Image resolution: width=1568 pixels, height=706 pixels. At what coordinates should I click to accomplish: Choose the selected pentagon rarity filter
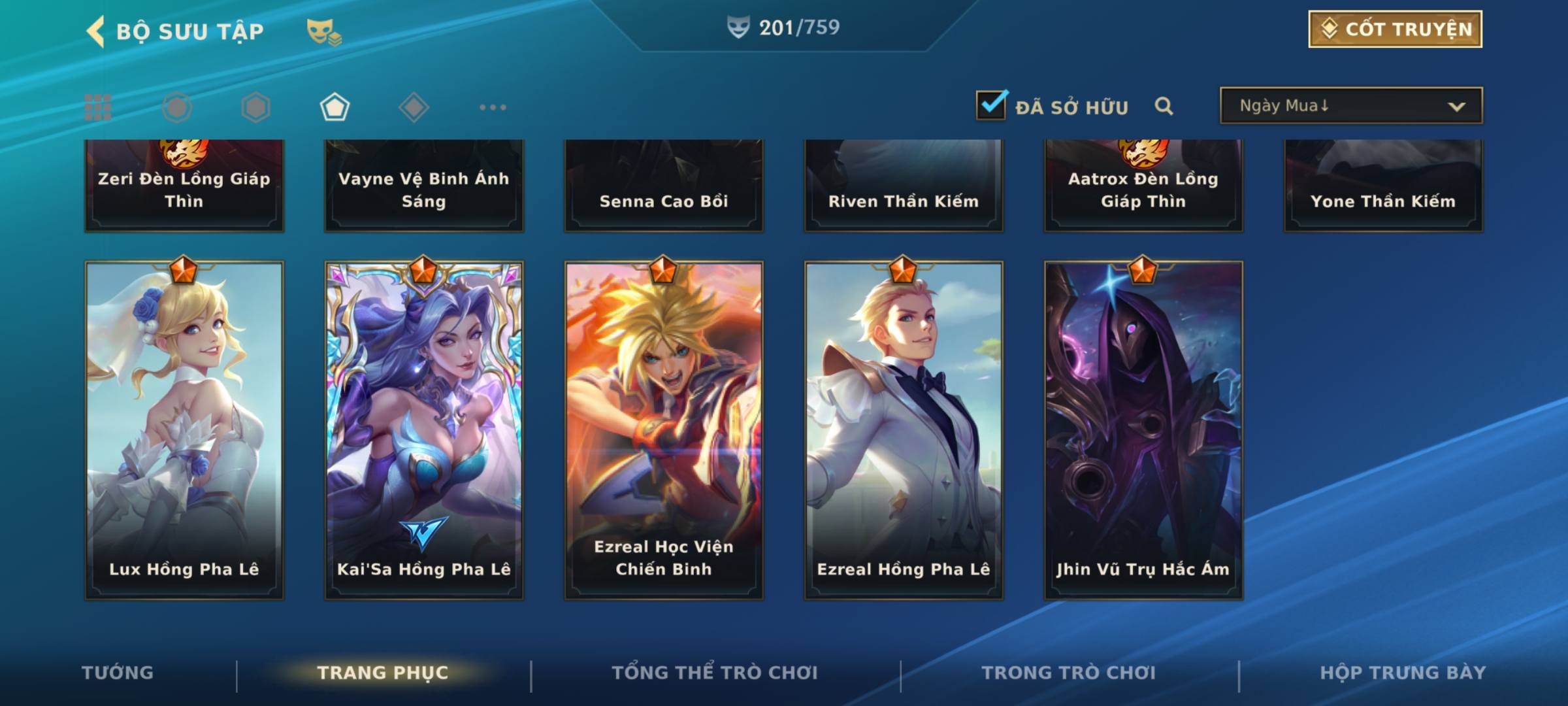335,107
